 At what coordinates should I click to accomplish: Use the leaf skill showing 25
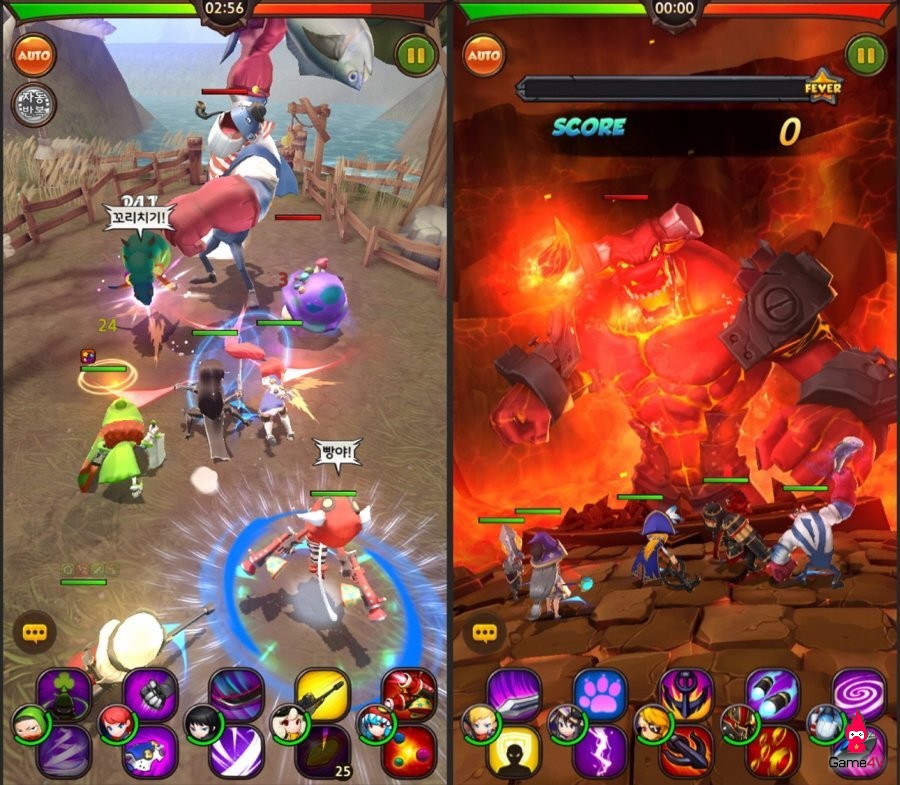click(x=322, y=749)
